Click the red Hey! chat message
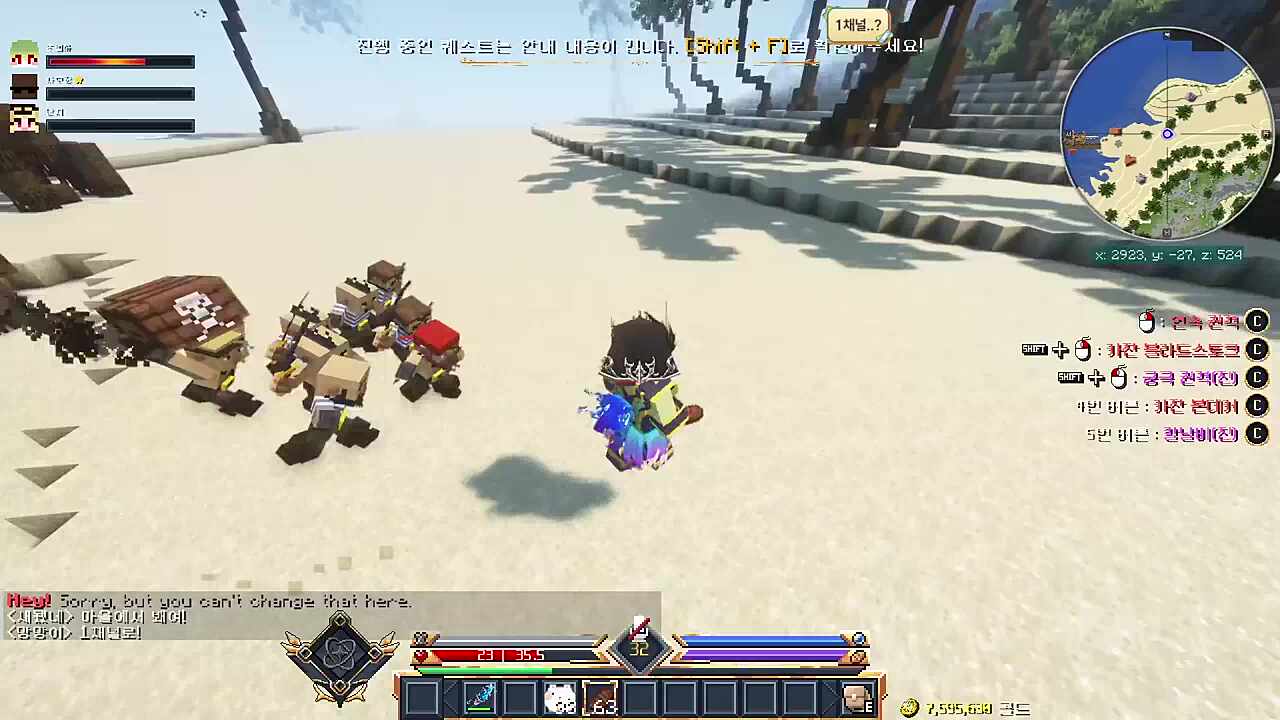Screen dimensions: 1280x720 point(27,601)
